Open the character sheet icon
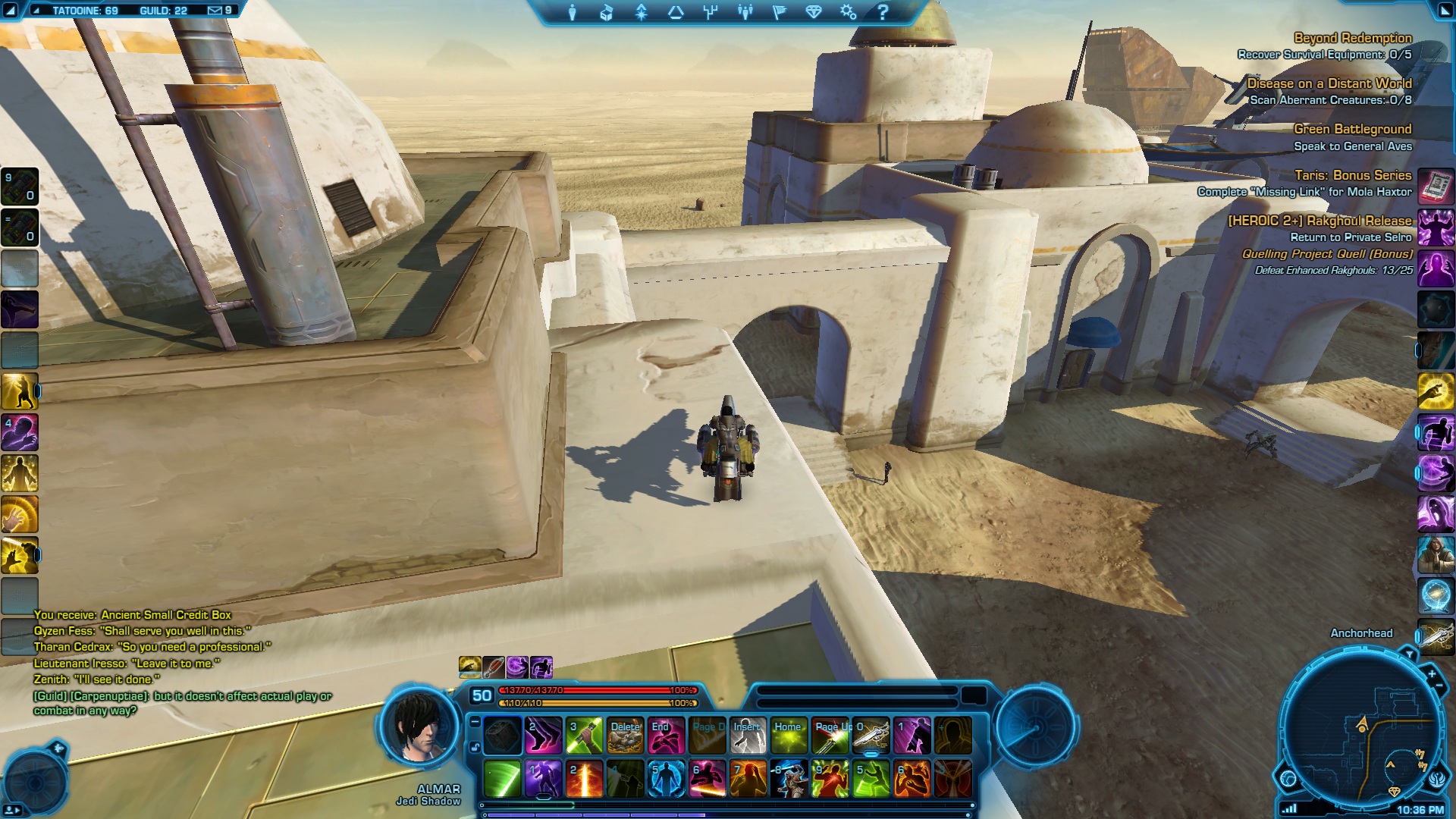 pos(572,12)
